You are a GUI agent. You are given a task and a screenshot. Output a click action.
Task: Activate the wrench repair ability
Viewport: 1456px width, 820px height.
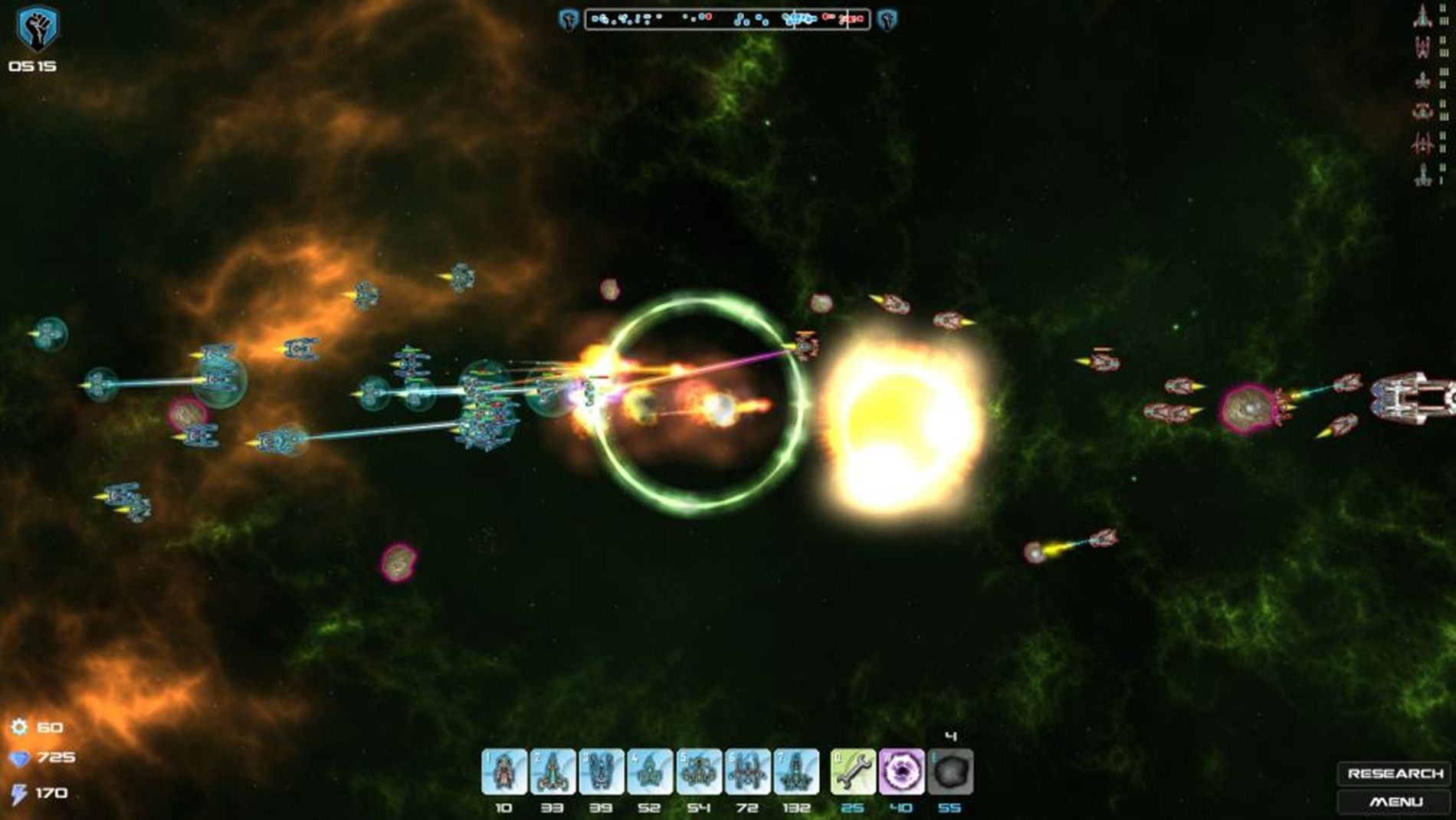click(853, 772)
